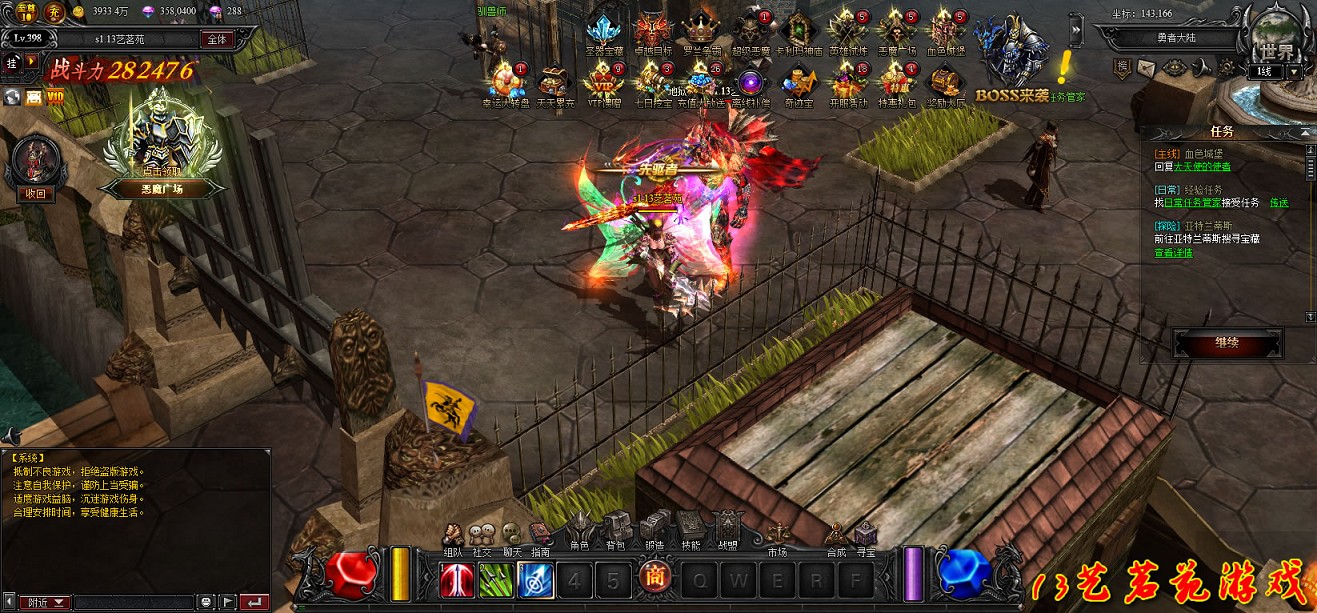Image resolution: width=1317 pixels, height=613 pixels.
Task: Activate the green multi-arrow skill in slot 2
Action: click(x=496, y=580)
